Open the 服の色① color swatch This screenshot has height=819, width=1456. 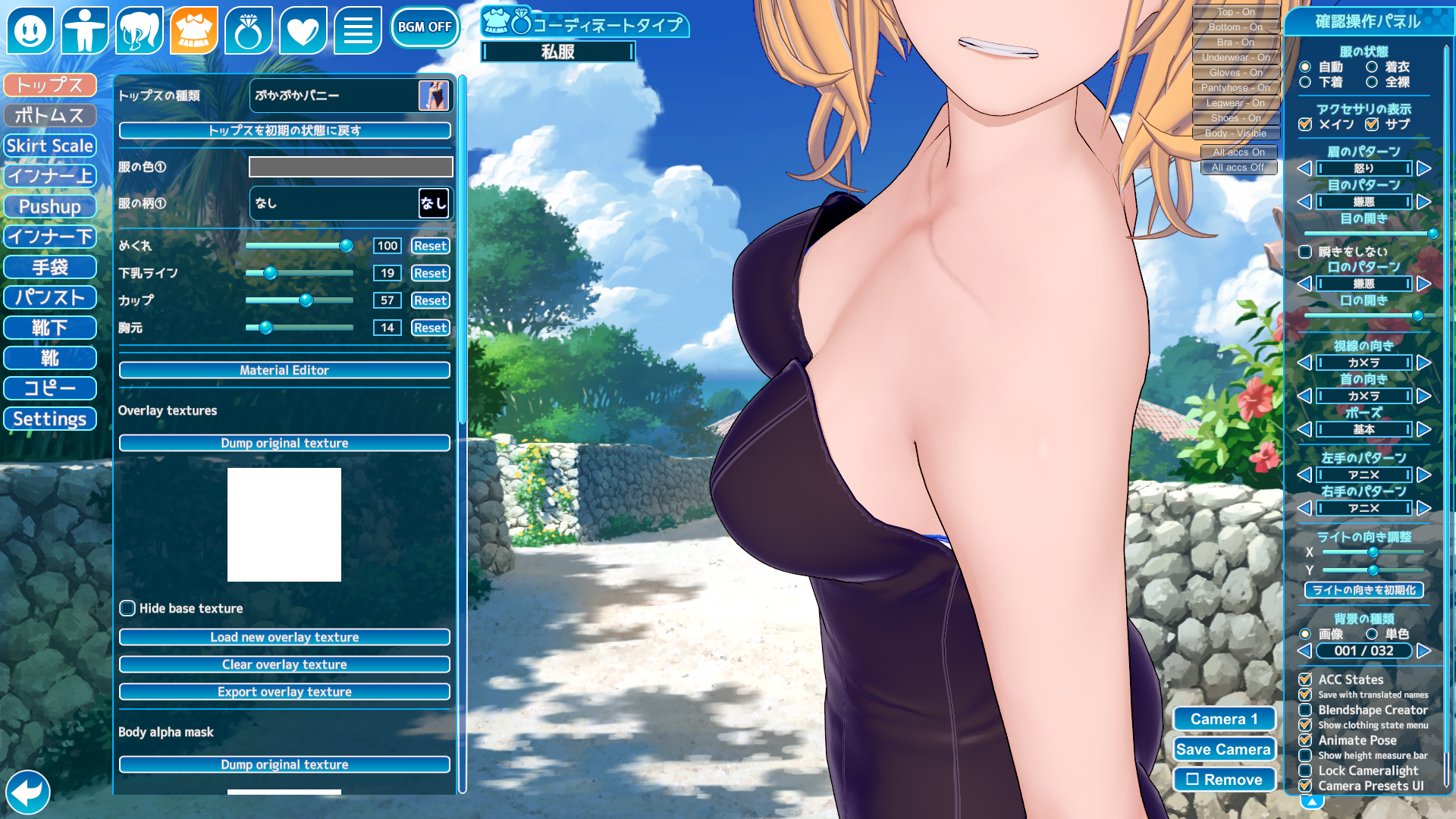click(350, 167)
